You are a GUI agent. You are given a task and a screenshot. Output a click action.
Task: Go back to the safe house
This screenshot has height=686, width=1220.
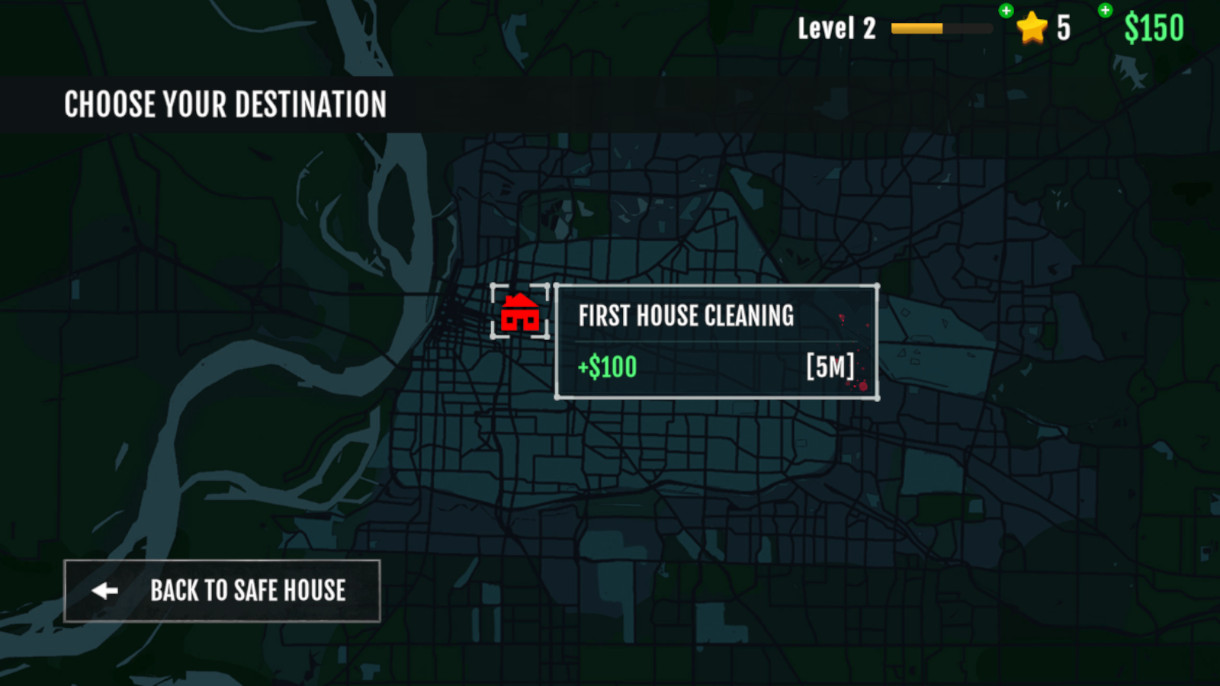tap(222, 591)
